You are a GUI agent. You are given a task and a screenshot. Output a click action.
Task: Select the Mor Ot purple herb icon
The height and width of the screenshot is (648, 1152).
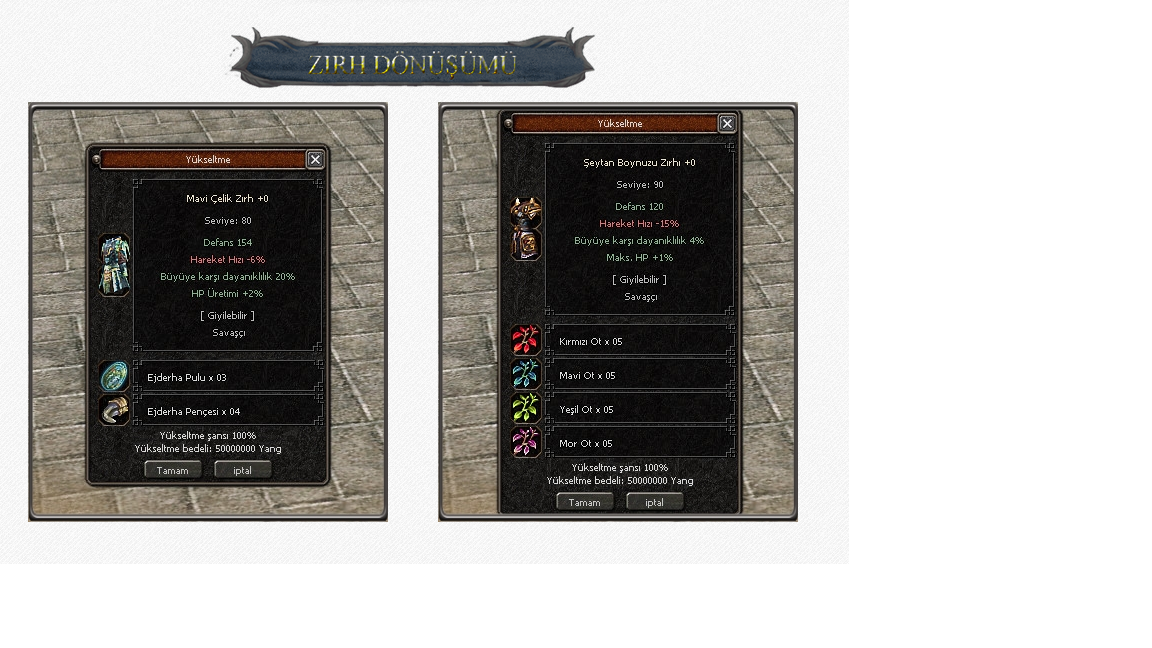click(x=526, y=442)
